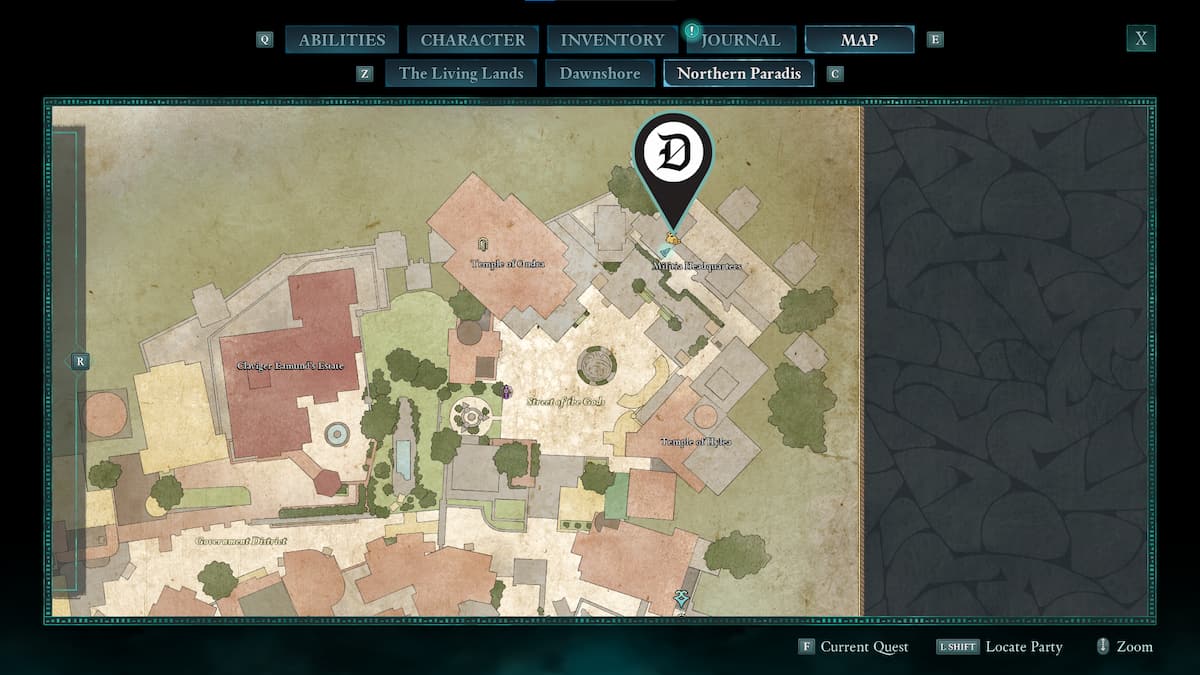Select the Temple of Ondra door marker

click(483, 244)
